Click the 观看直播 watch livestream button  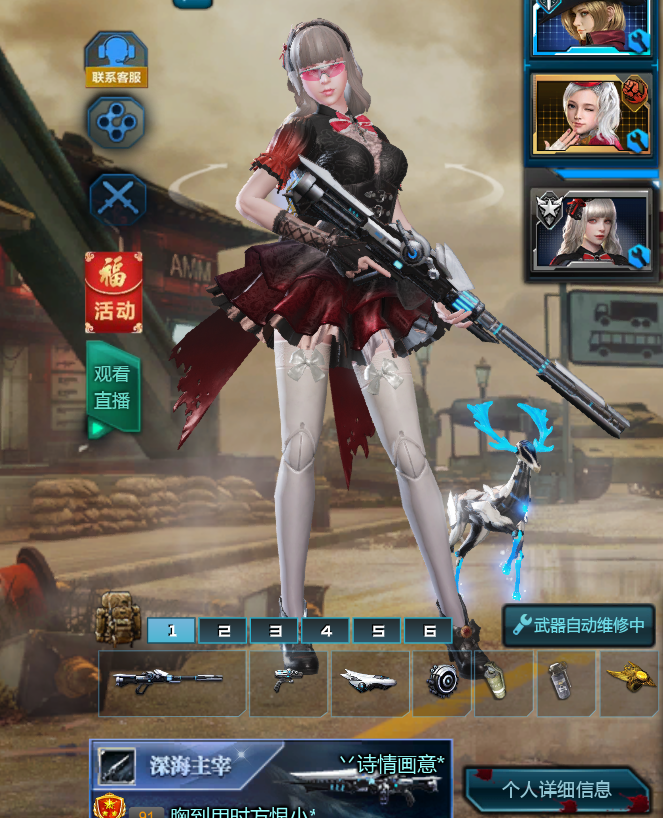113,388
